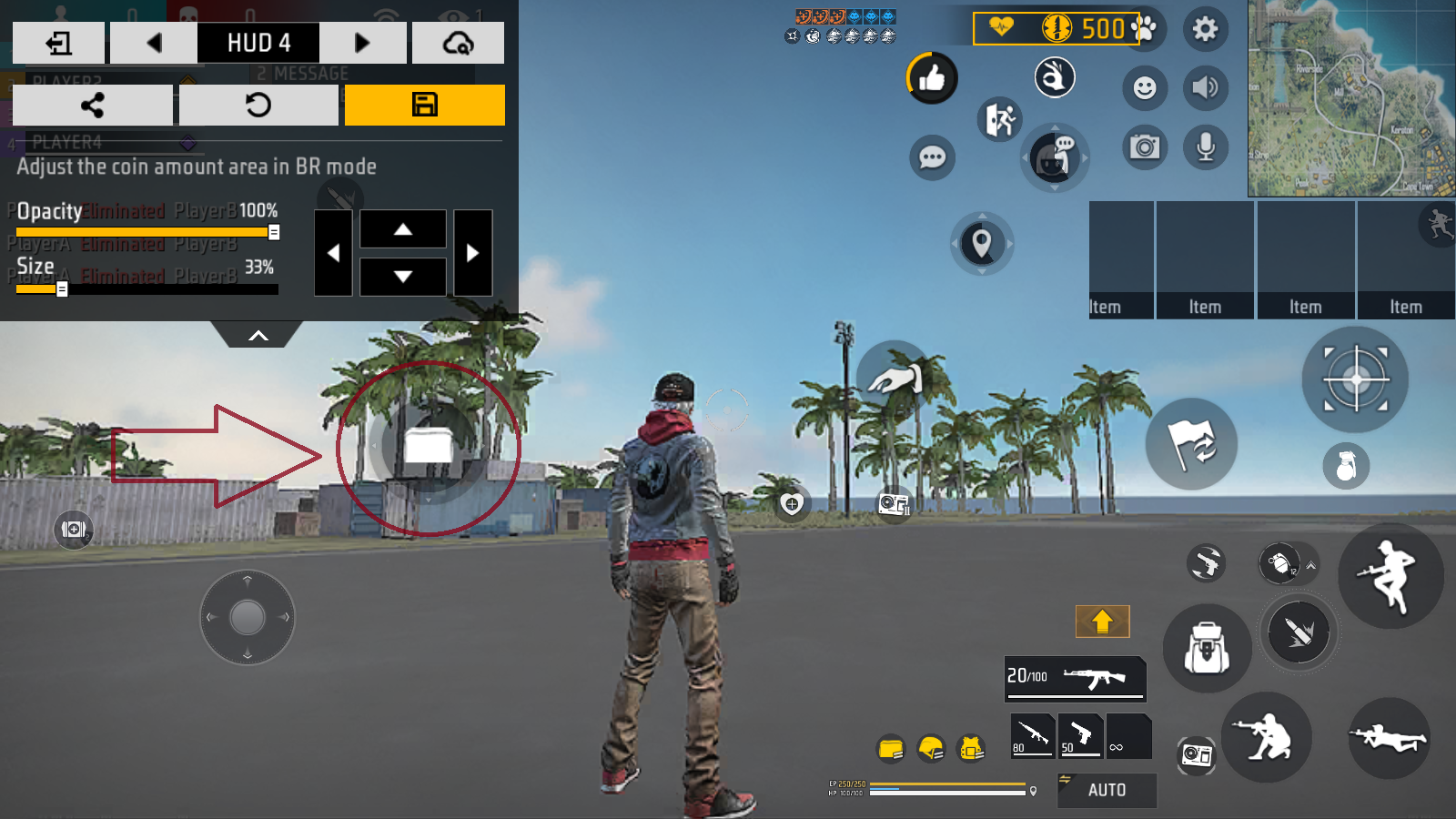Reset the HUD layout with the circular arrow
The height and width of the screenshot is (819, 1456).
pyautogui.click(x=258, y=106)
